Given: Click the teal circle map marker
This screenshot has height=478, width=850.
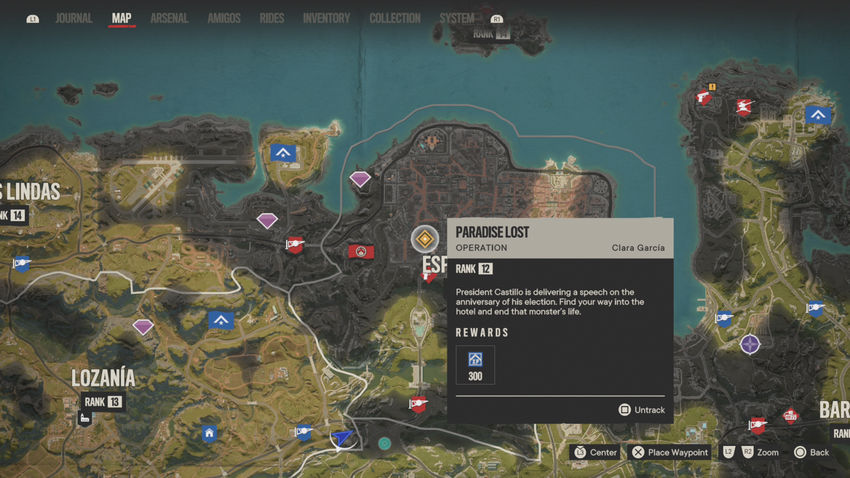Looking at the screenshot, I should [x=385, y=442].
